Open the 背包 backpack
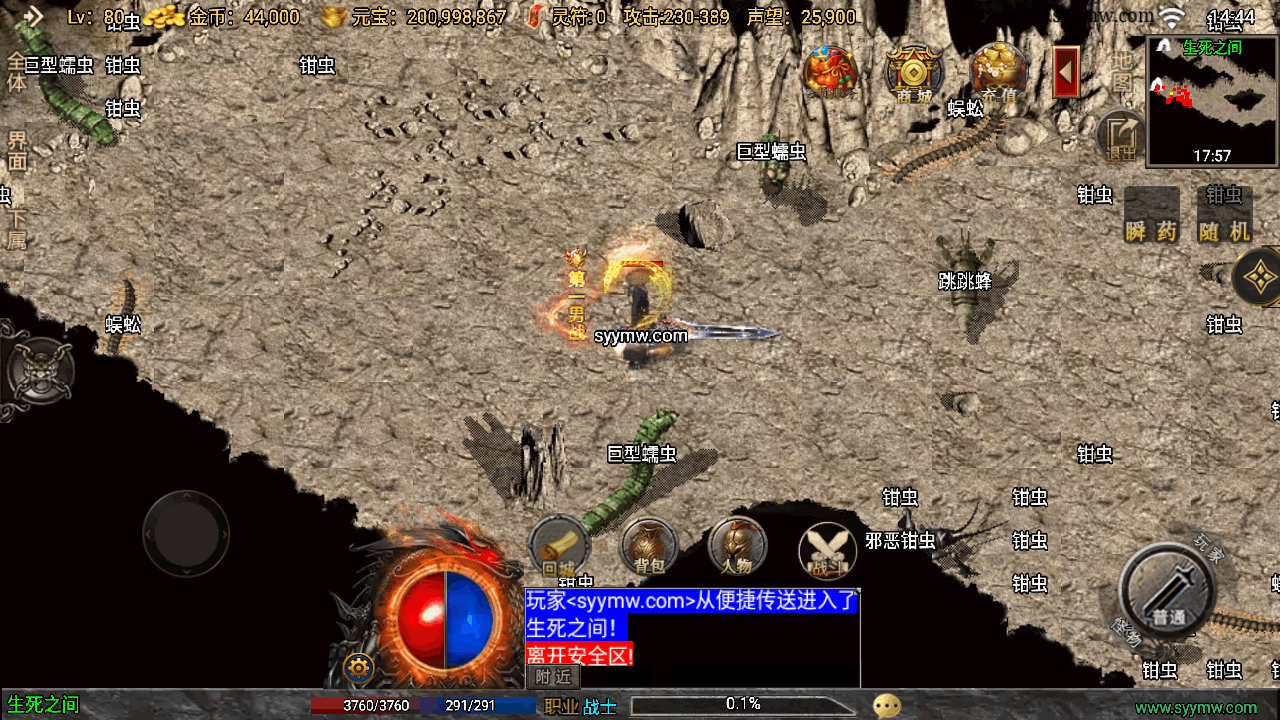This screenshot has width=1280, height=720. [x=649, y=548]
